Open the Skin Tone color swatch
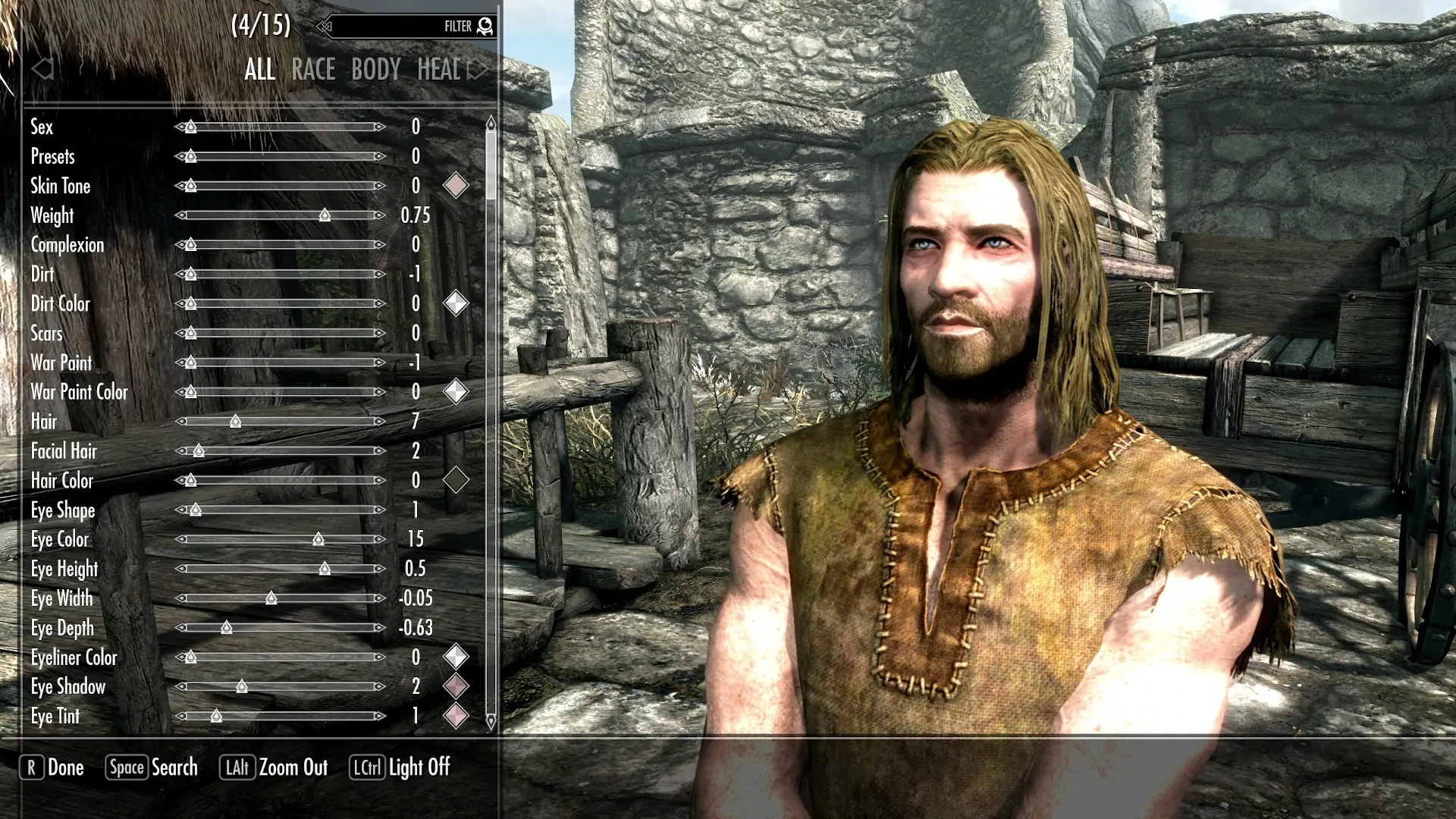This screenshot has height=819, width=1456. [x=455, y=186]
